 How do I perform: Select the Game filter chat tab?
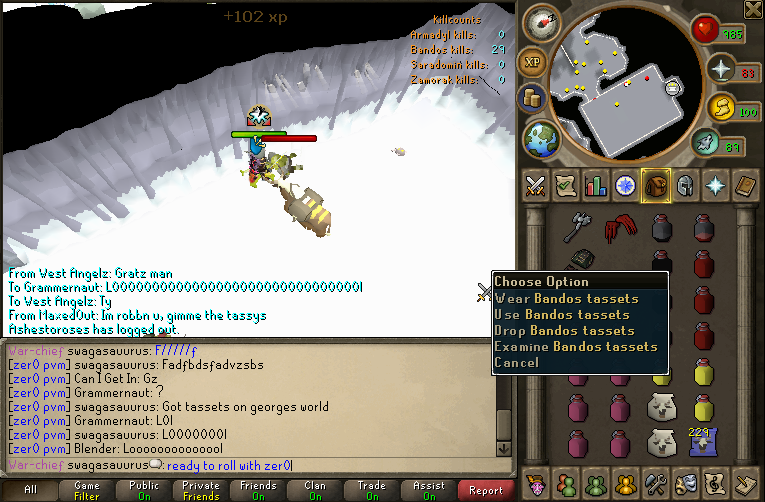pos(86,490)
